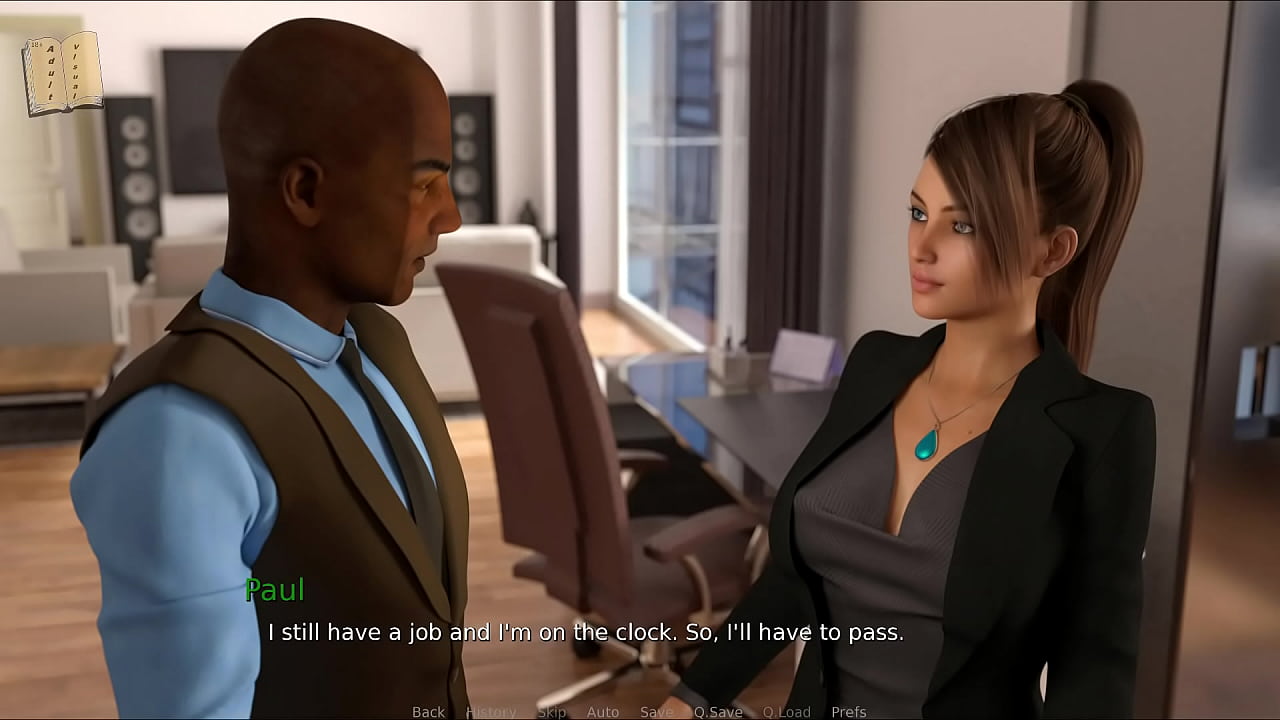Go back with the Back button
The image size is (1280, 720).
point(428,712)
